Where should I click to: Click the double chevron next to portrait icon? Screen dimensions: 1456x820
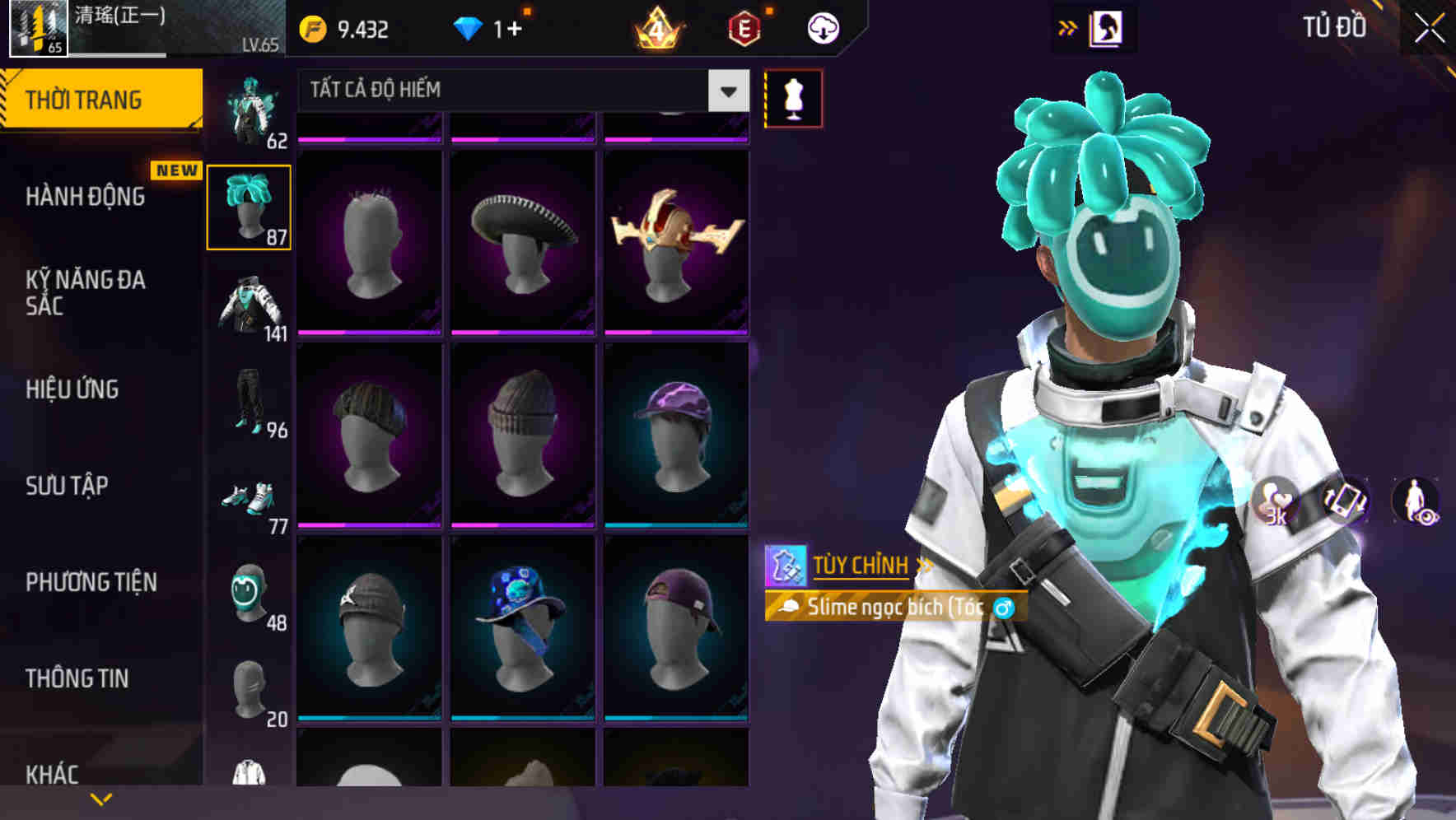click(1068, 26)
